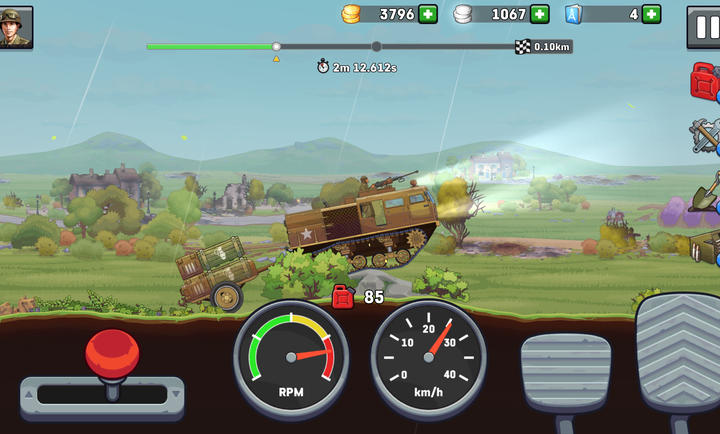Step on the gas pedal
The image size is (720, 434).
click(x=680, y=360)
